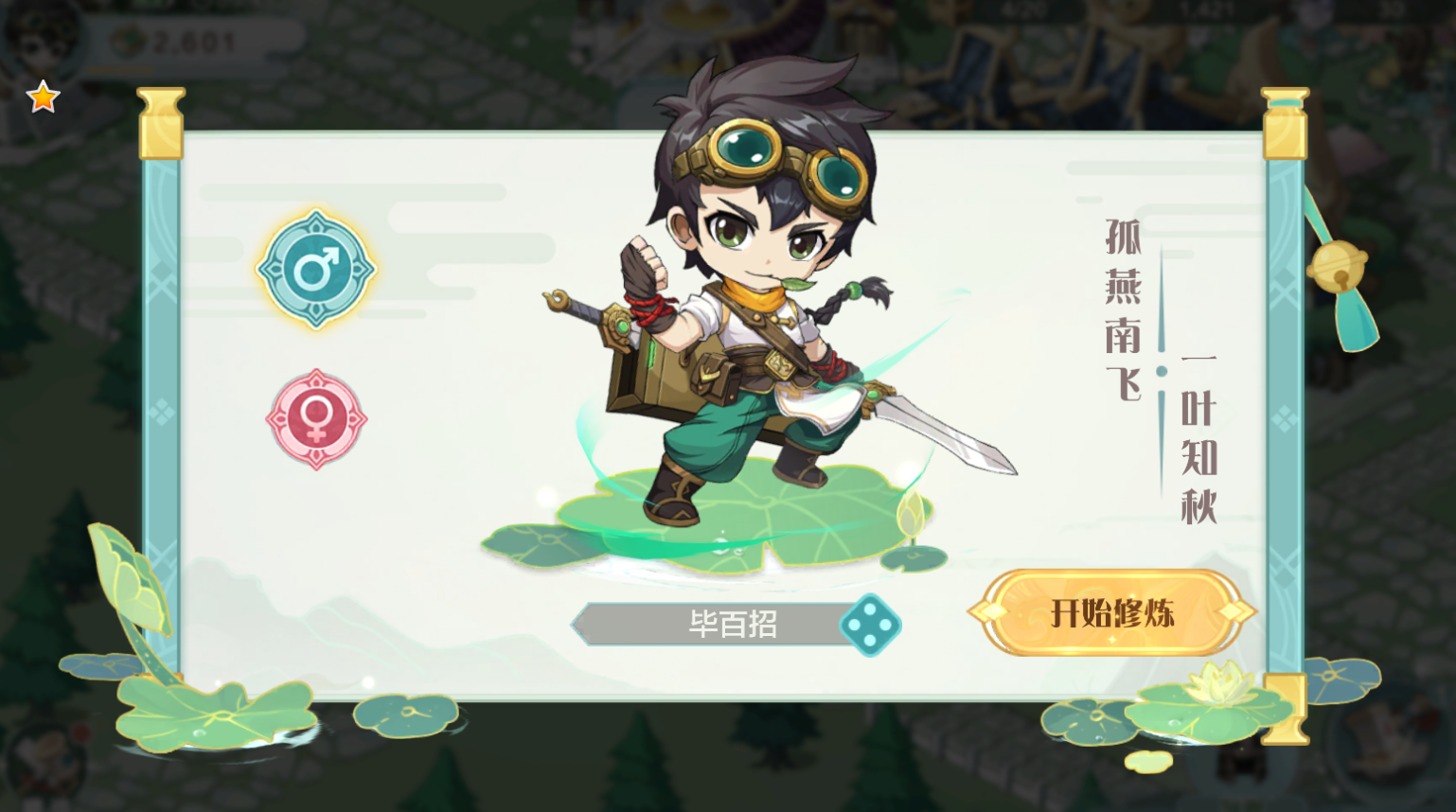Viewport: 1456px width, 812px height.
Task: Roll the dice to randomize the name
Action: coord(873,626)
